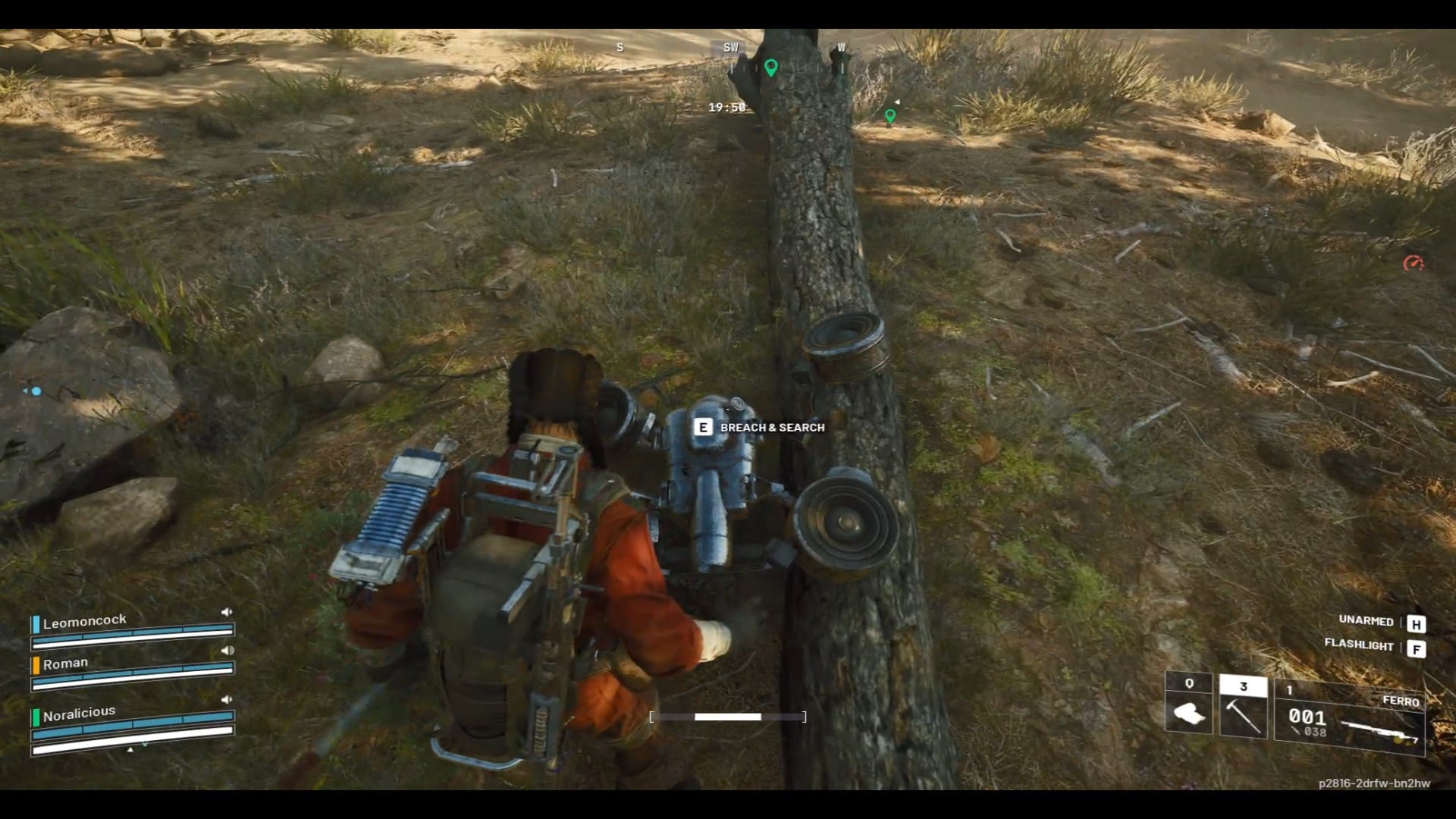Toggle Noralicious's voice speaker icon
Image resolution: width=1456 pixels, height=819 pixels.
(x=226, y=699)
